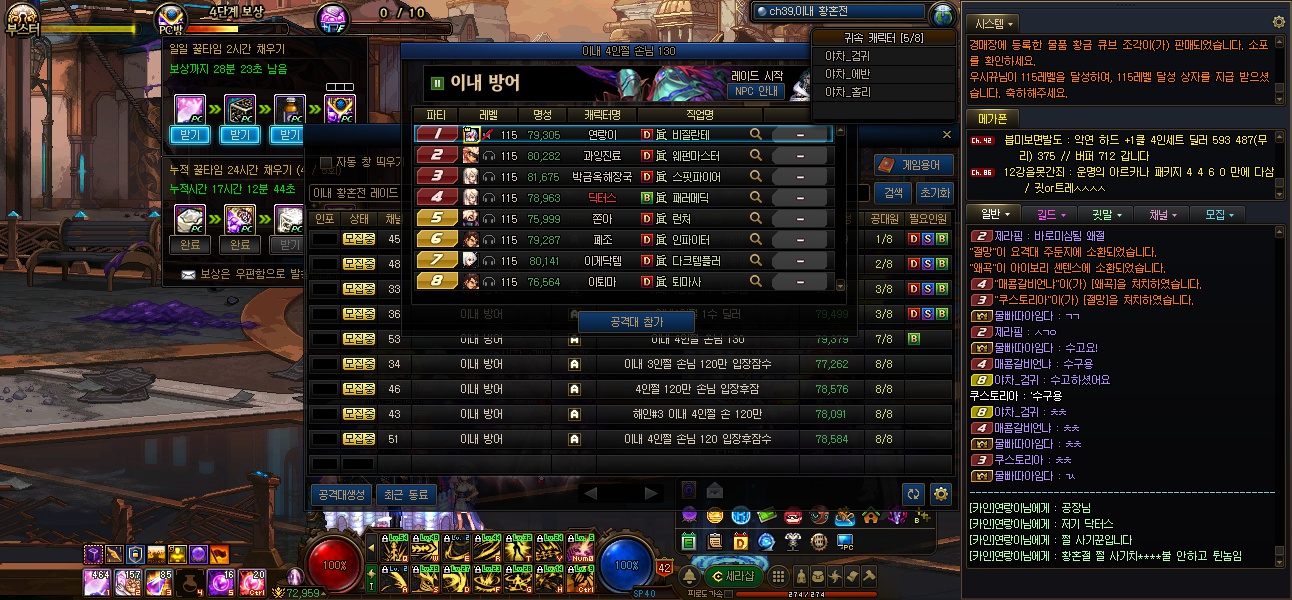This screenshot has height=600, width=1292.
Task: Reset filters with the 초기화 button
Action: [x=934, y=193]
